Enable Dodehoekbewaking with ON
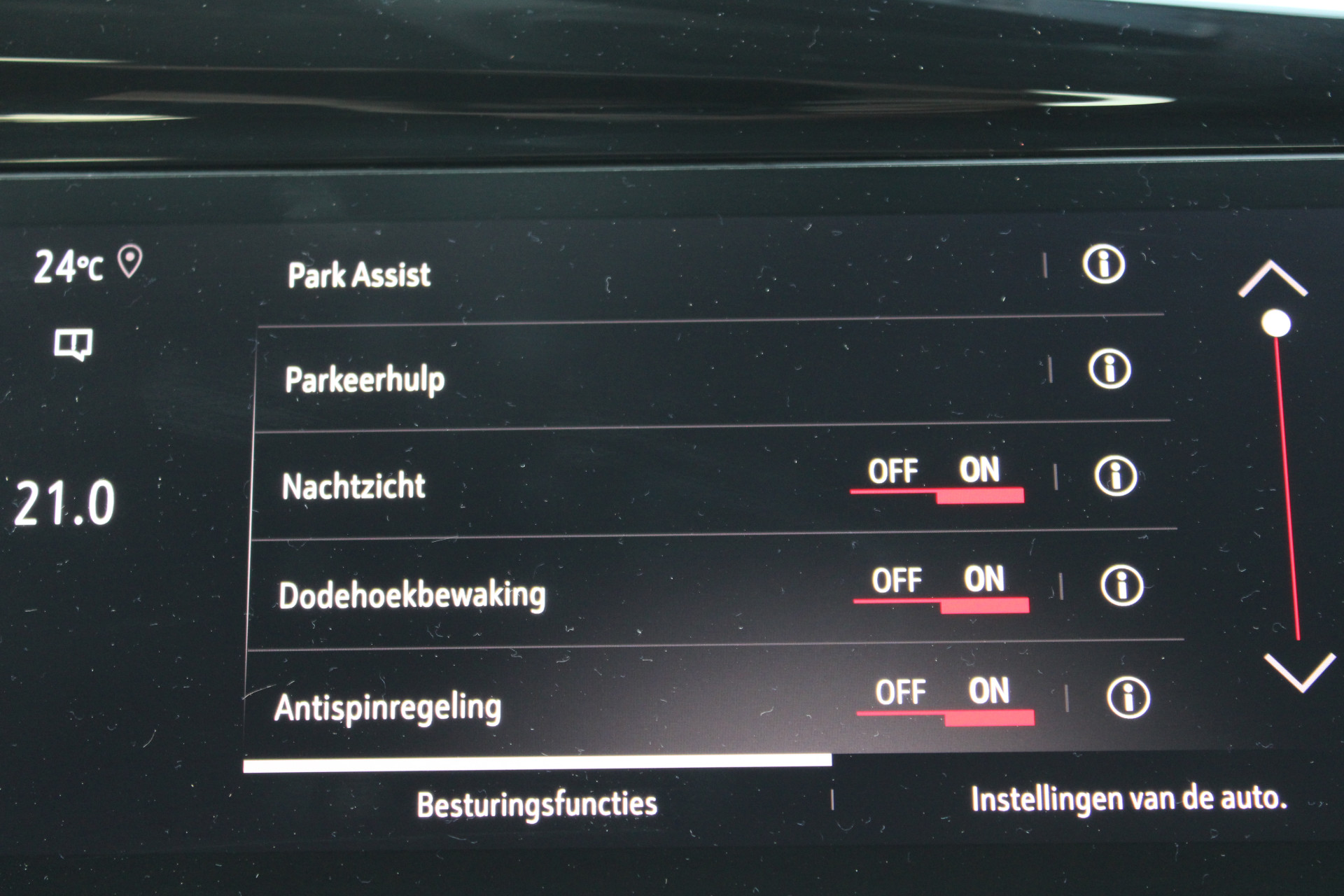This screenshot has width=1344, height=896. [x=983, y=580]
